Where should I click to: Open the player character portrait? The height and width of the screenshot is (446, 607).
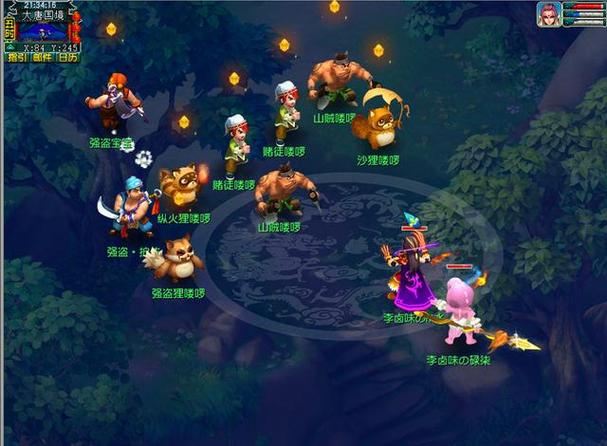pyautogui.click(x=548, y=14)
